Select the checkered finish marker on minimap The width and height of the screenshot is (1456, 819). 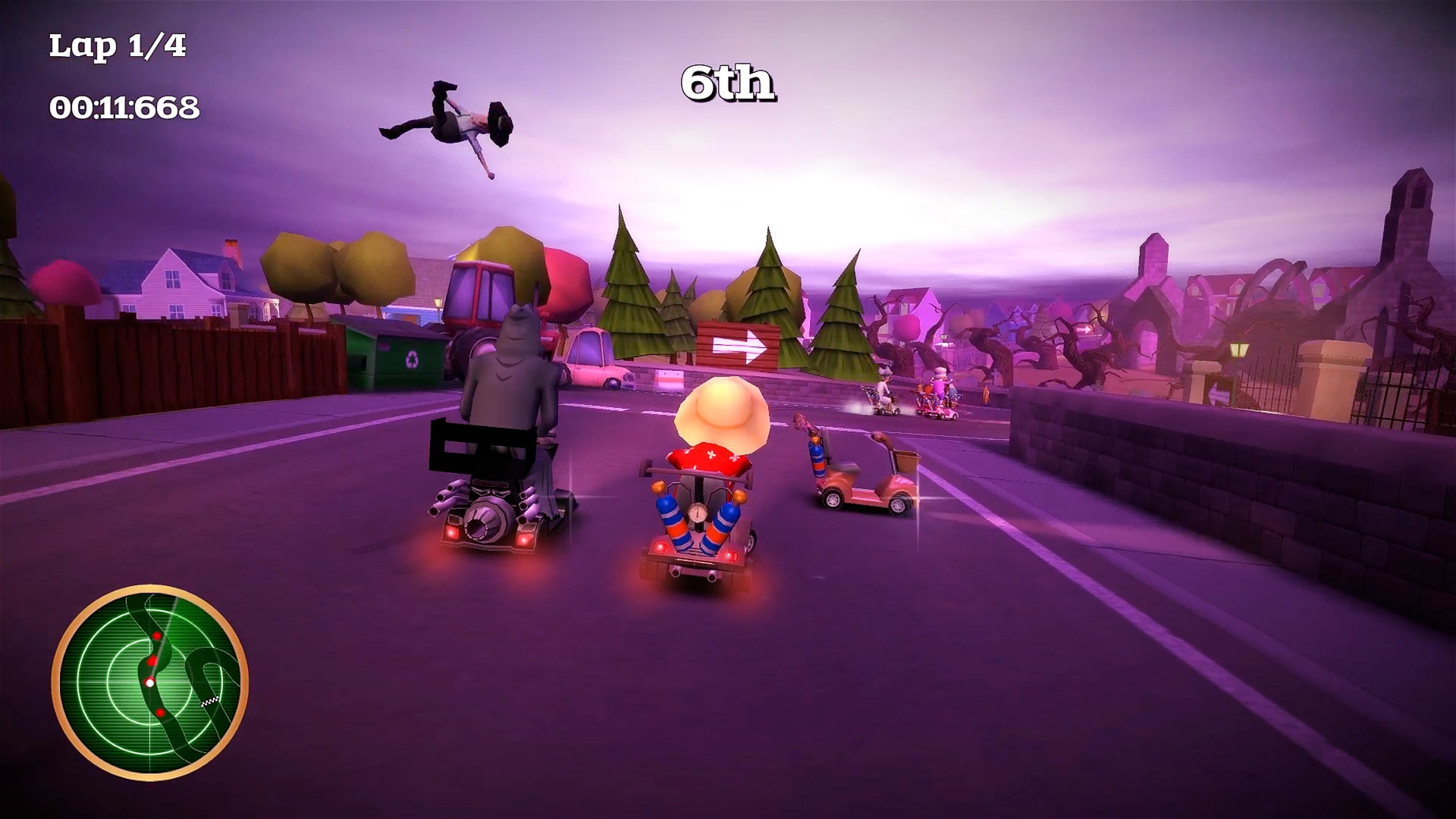click(209, 702)
